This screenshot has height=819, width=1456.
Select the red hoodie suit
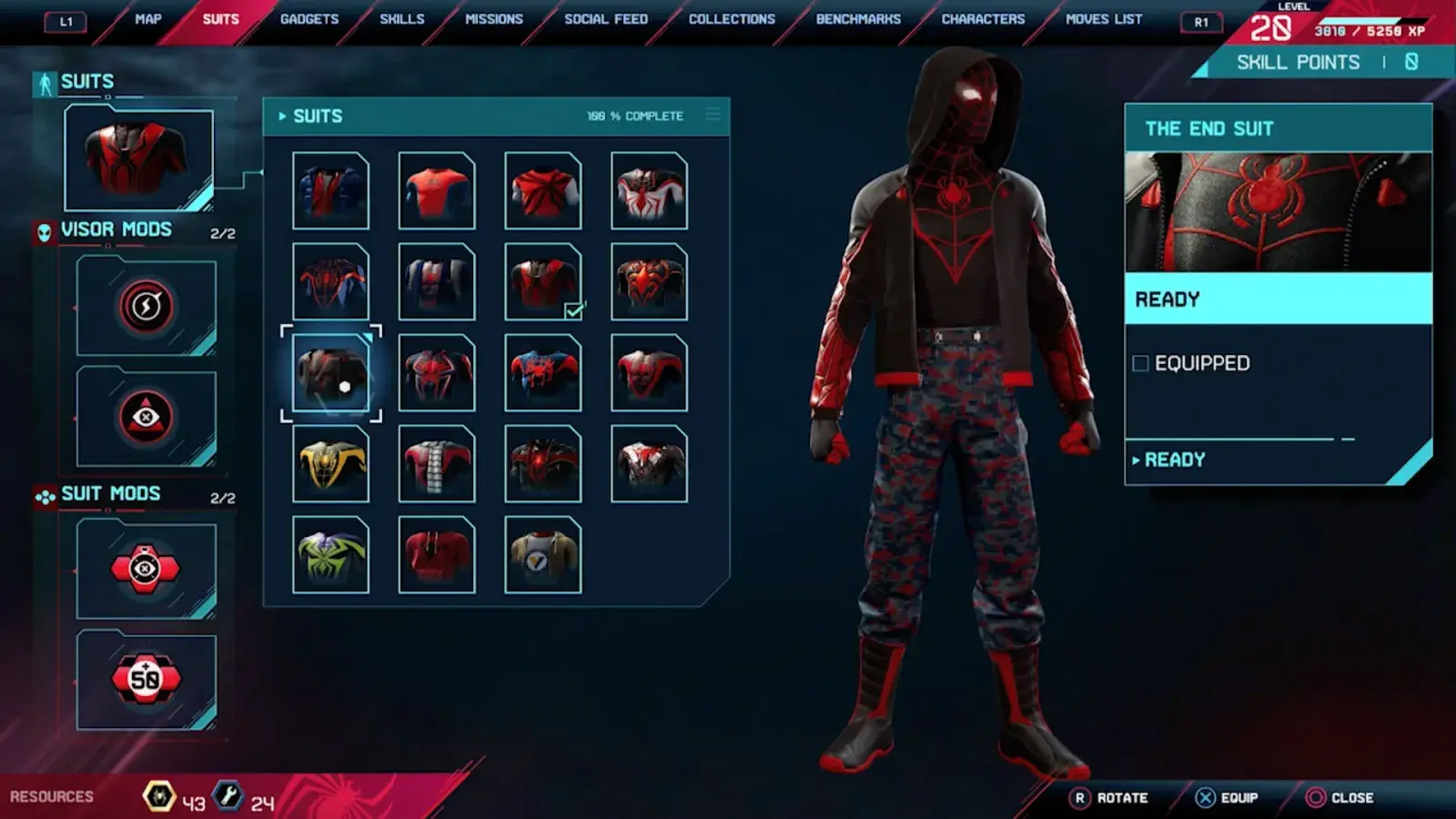coord(437,555)
